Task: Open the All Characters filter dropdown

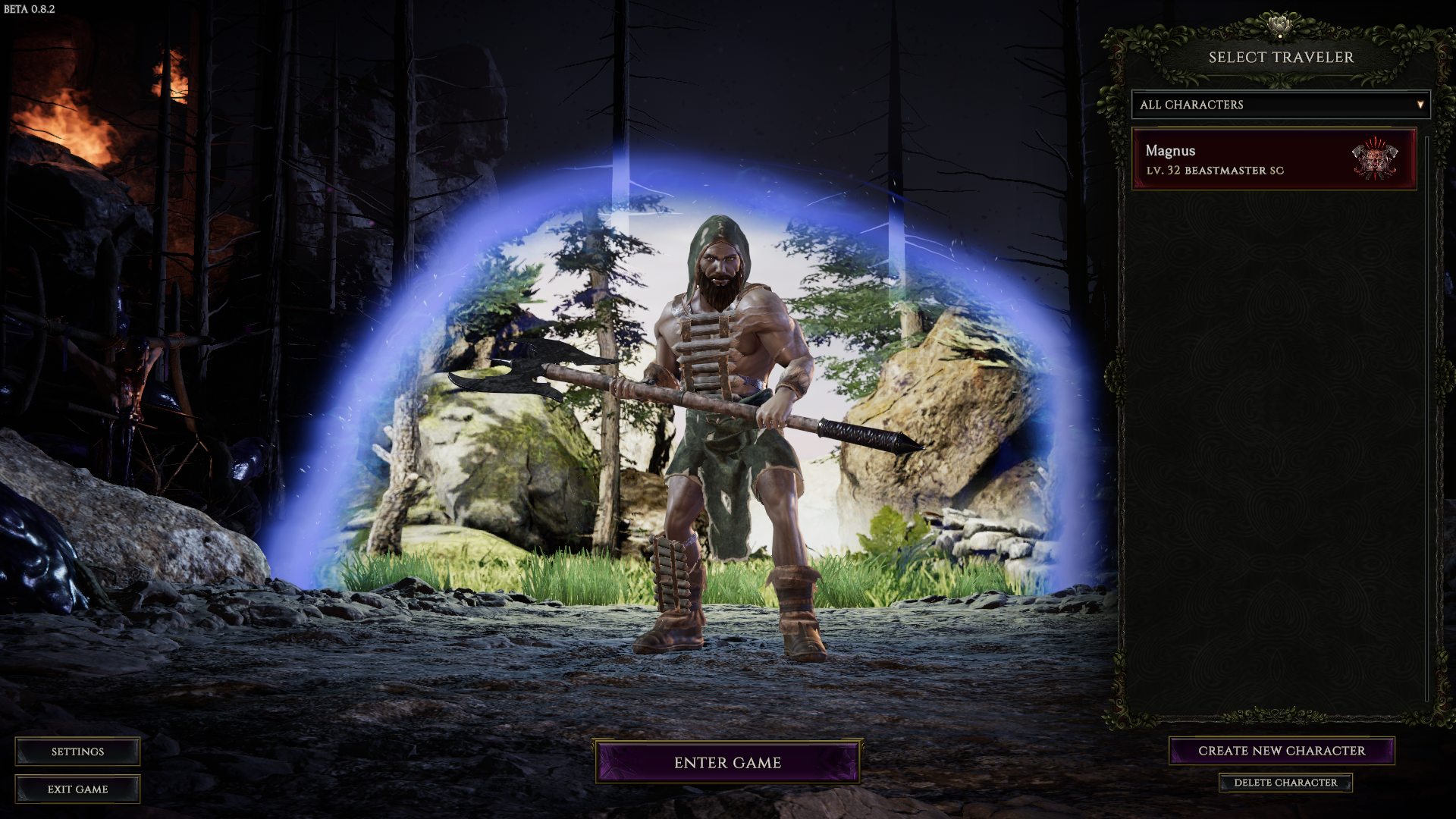Action: (x=1280, y=105)
